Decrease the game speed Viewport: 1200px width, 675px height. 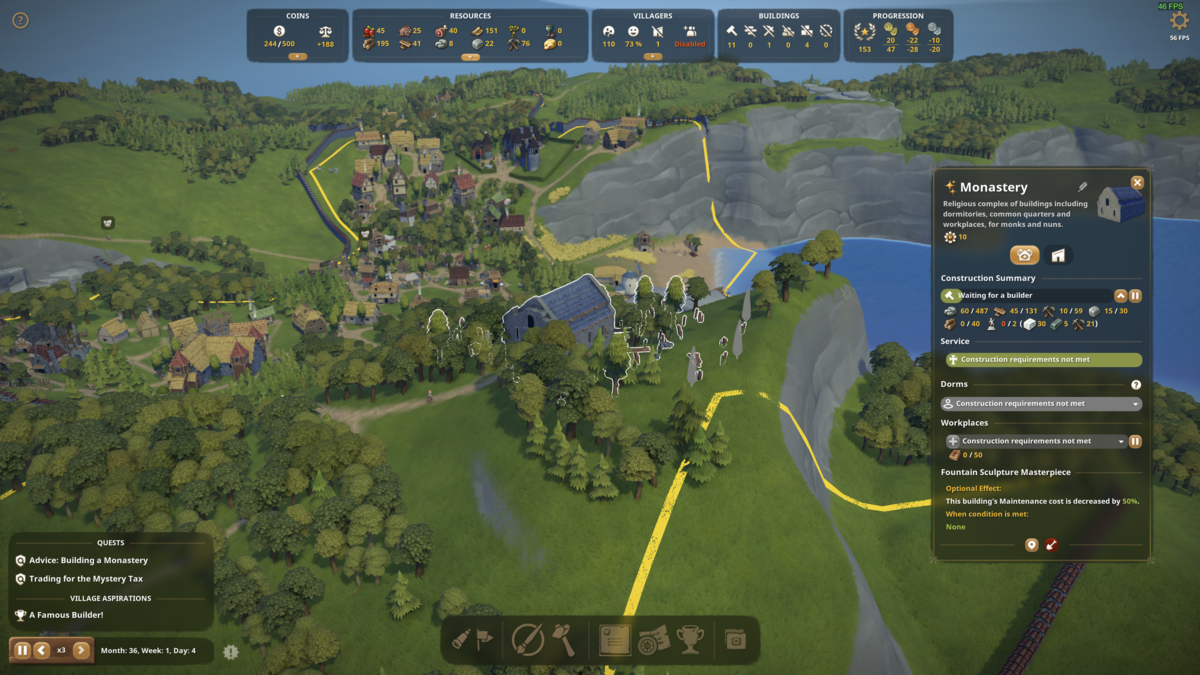click(x=42, y=650)
